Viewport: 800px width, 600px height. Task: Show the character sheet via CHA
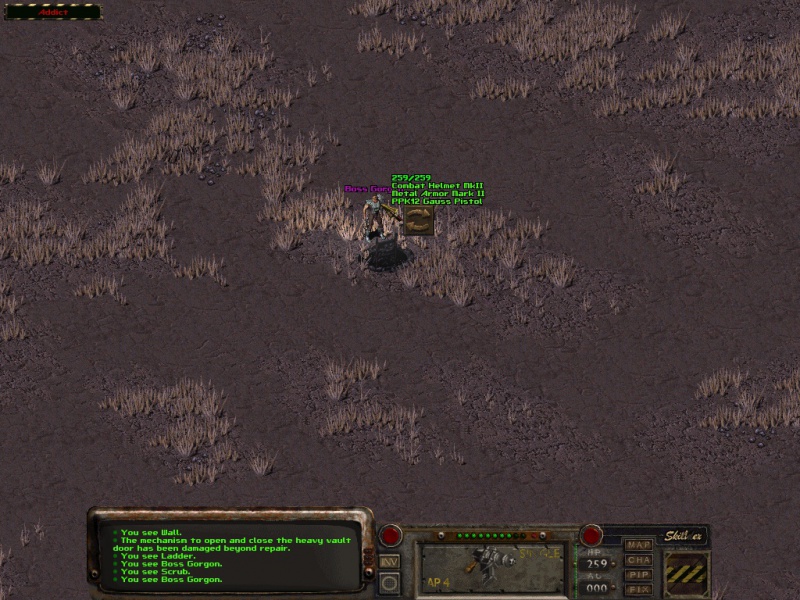(x=638, y=560)
